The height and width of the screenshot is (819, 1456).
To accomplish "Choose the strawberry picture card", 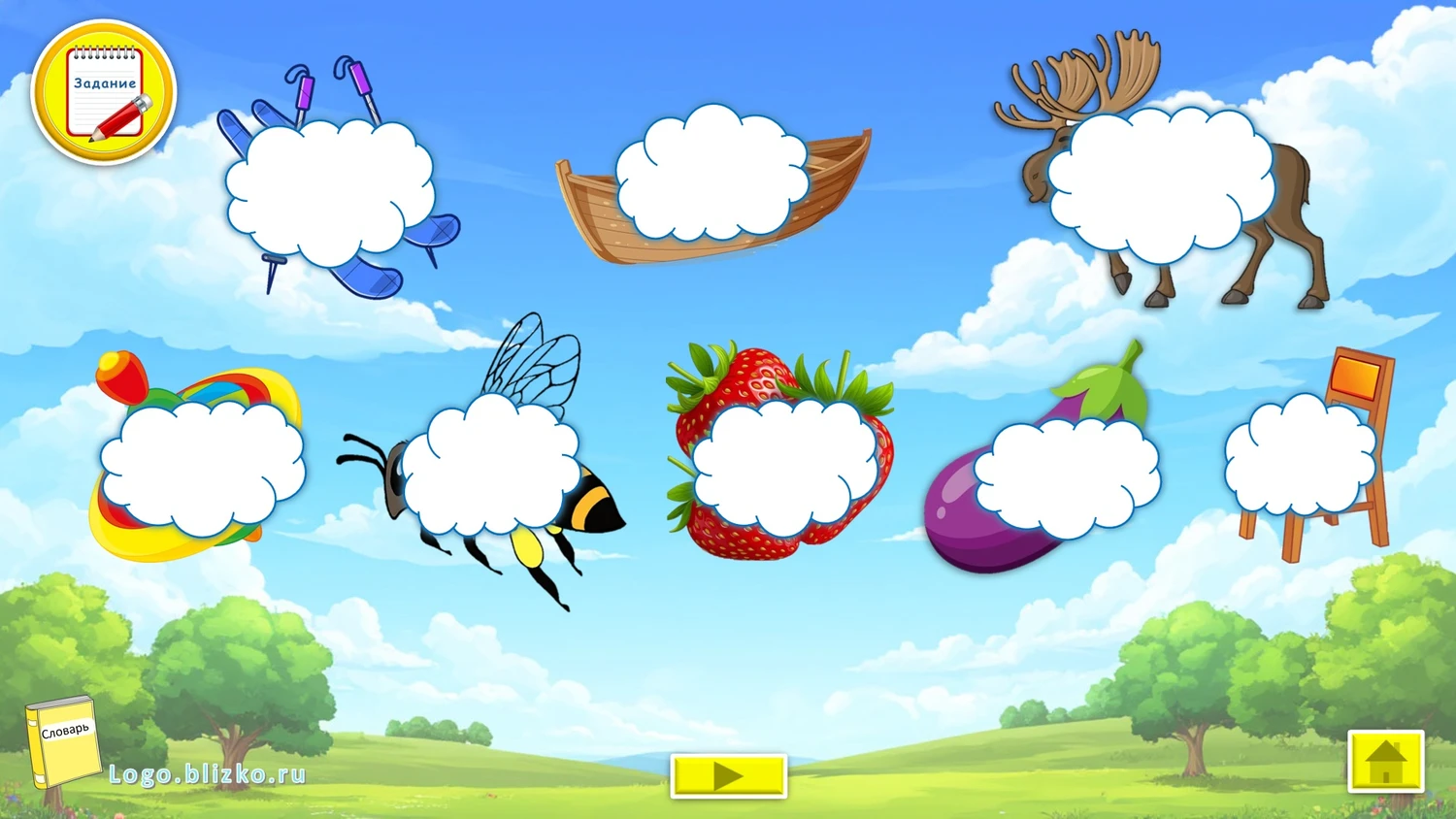I will point(784,466).
